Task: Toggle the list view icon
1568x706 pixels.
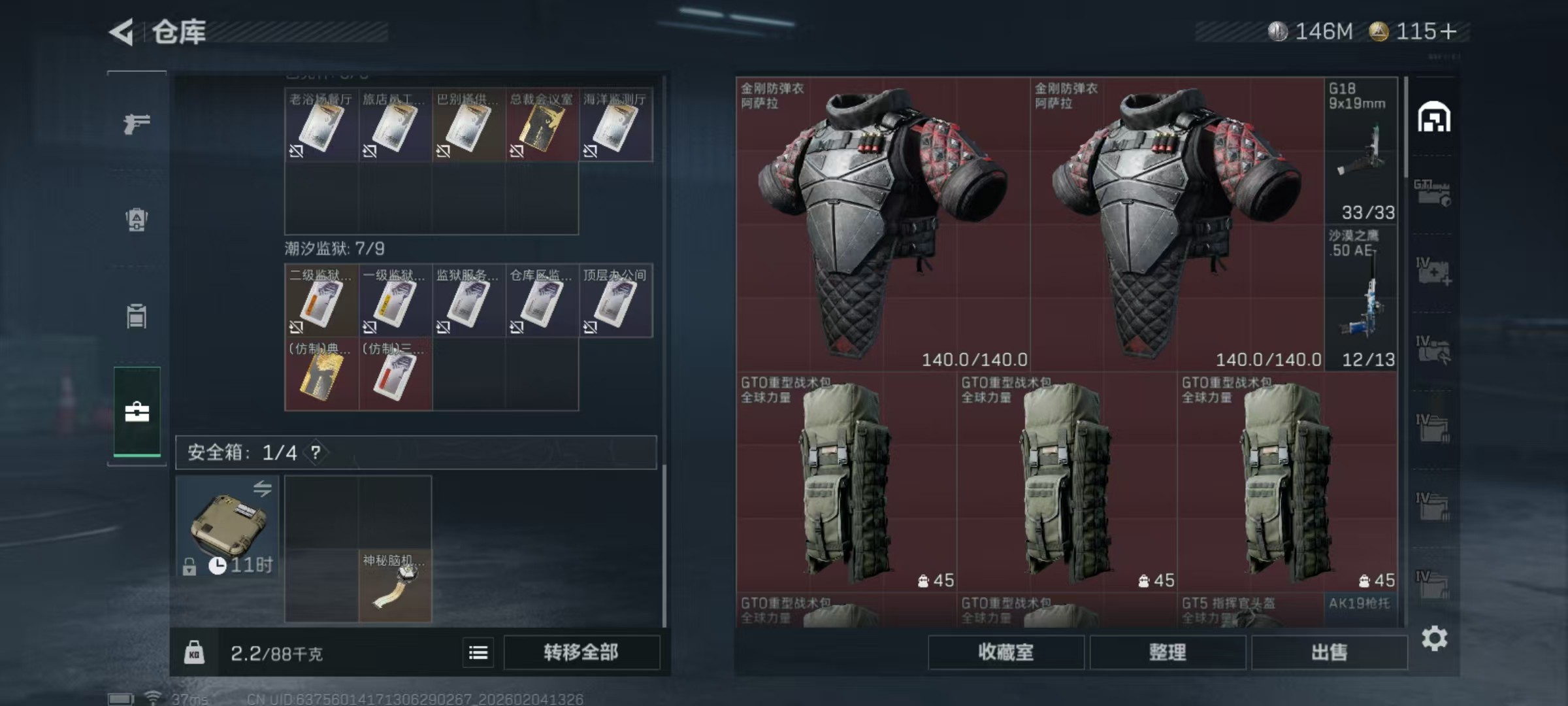Action: [x=478, y=652]
